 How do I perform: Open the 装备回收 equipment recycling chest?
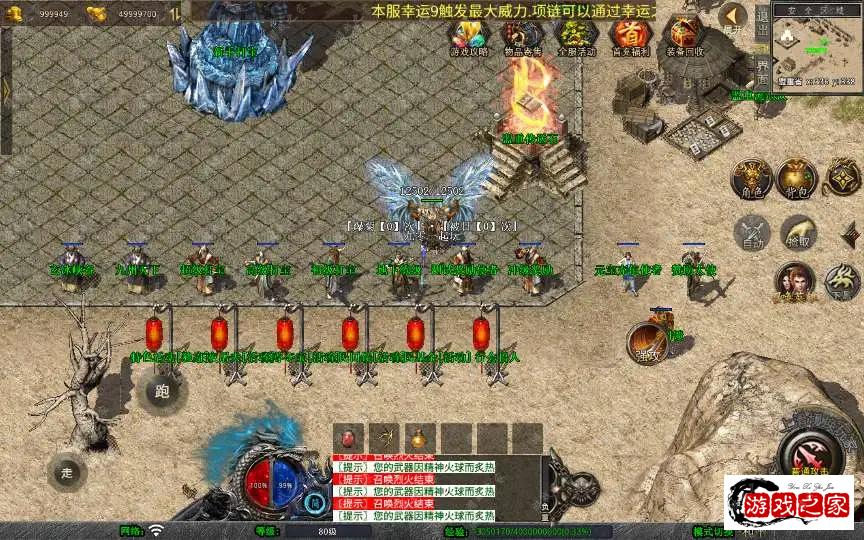pyautogui.click(x=685, y=37)
